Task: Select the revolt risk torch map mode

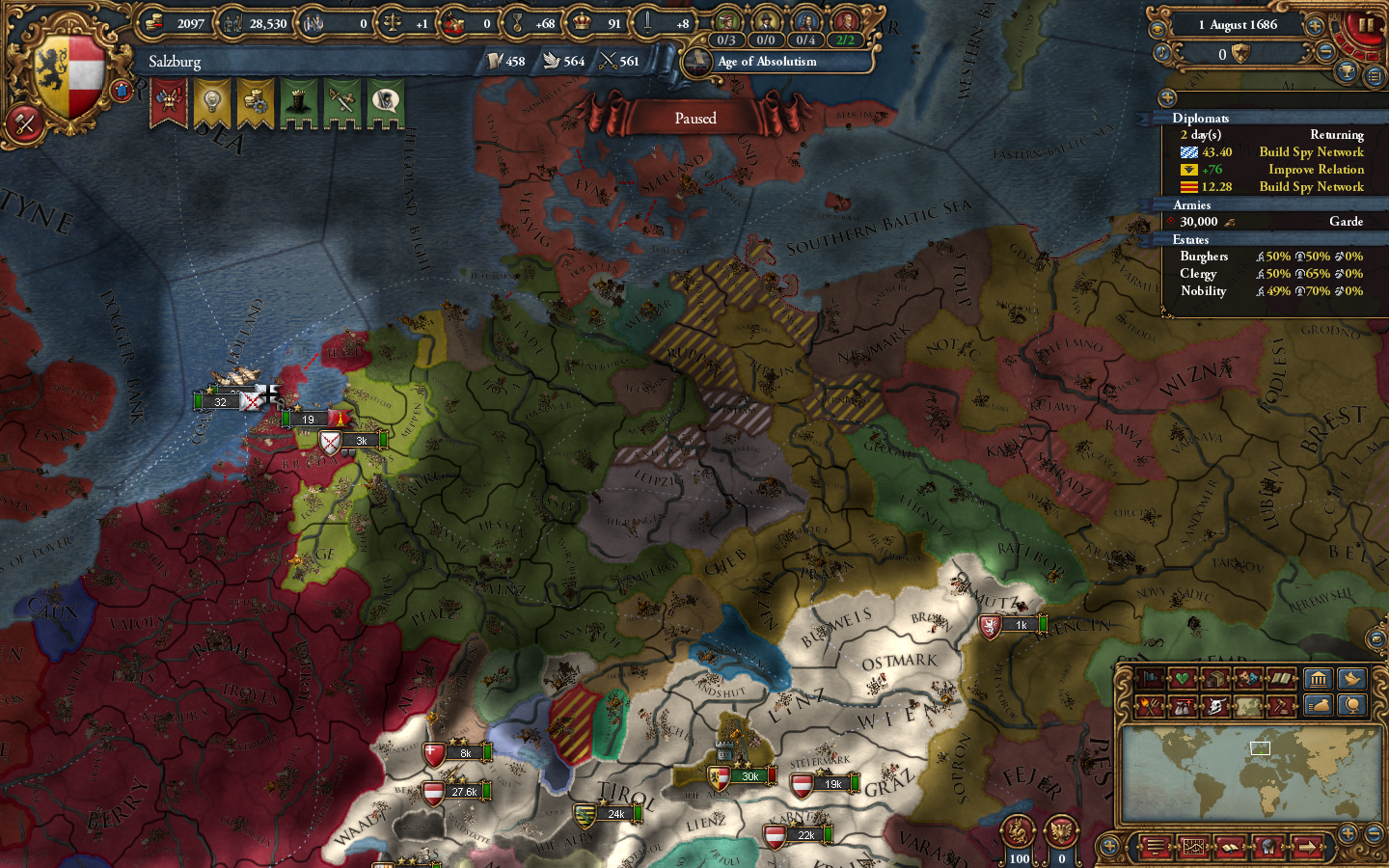Action: click(x=1148, y=705)
